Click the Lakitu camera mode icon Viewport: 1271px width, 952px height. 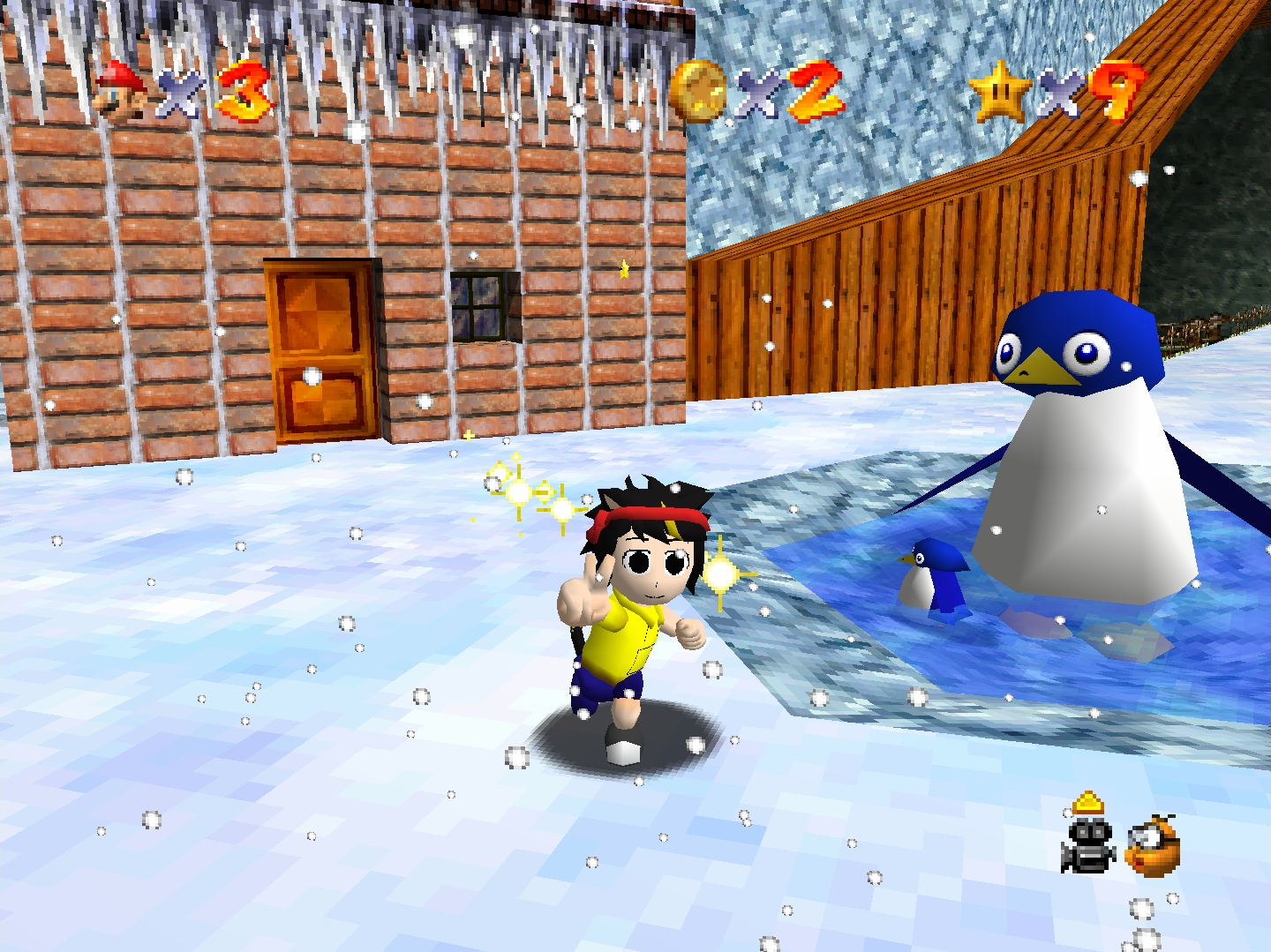(x=1154, y=847)
